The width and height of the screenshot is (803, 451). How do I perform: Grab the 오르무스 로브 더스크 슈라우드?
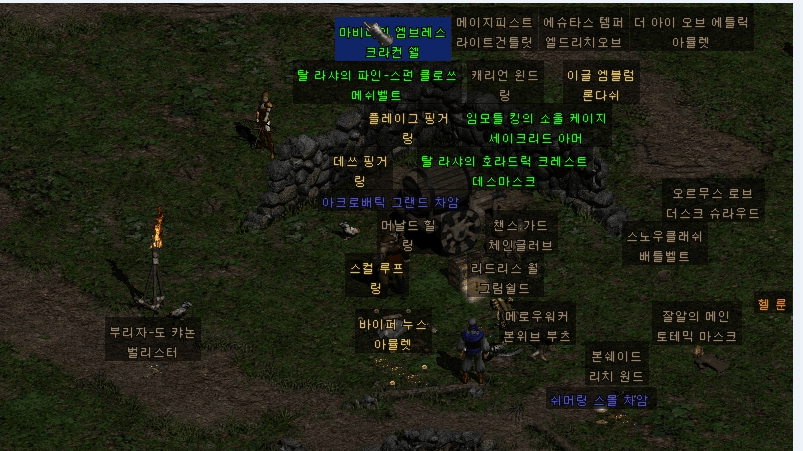point(712,203)
